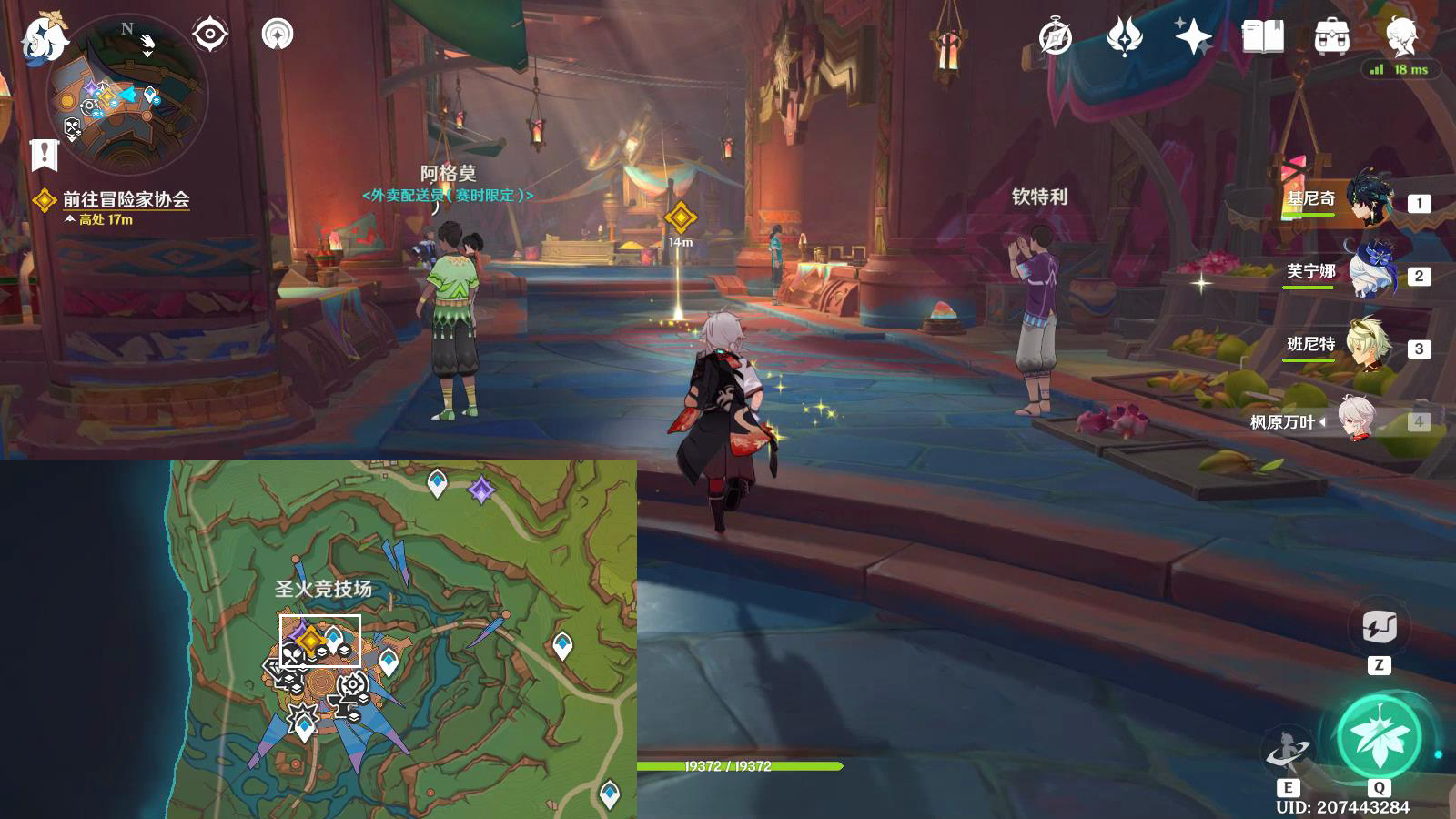Click the round spiral icon beside the minimap
The width and height of the screenshot is (1456, 819).
coord(278,35)
